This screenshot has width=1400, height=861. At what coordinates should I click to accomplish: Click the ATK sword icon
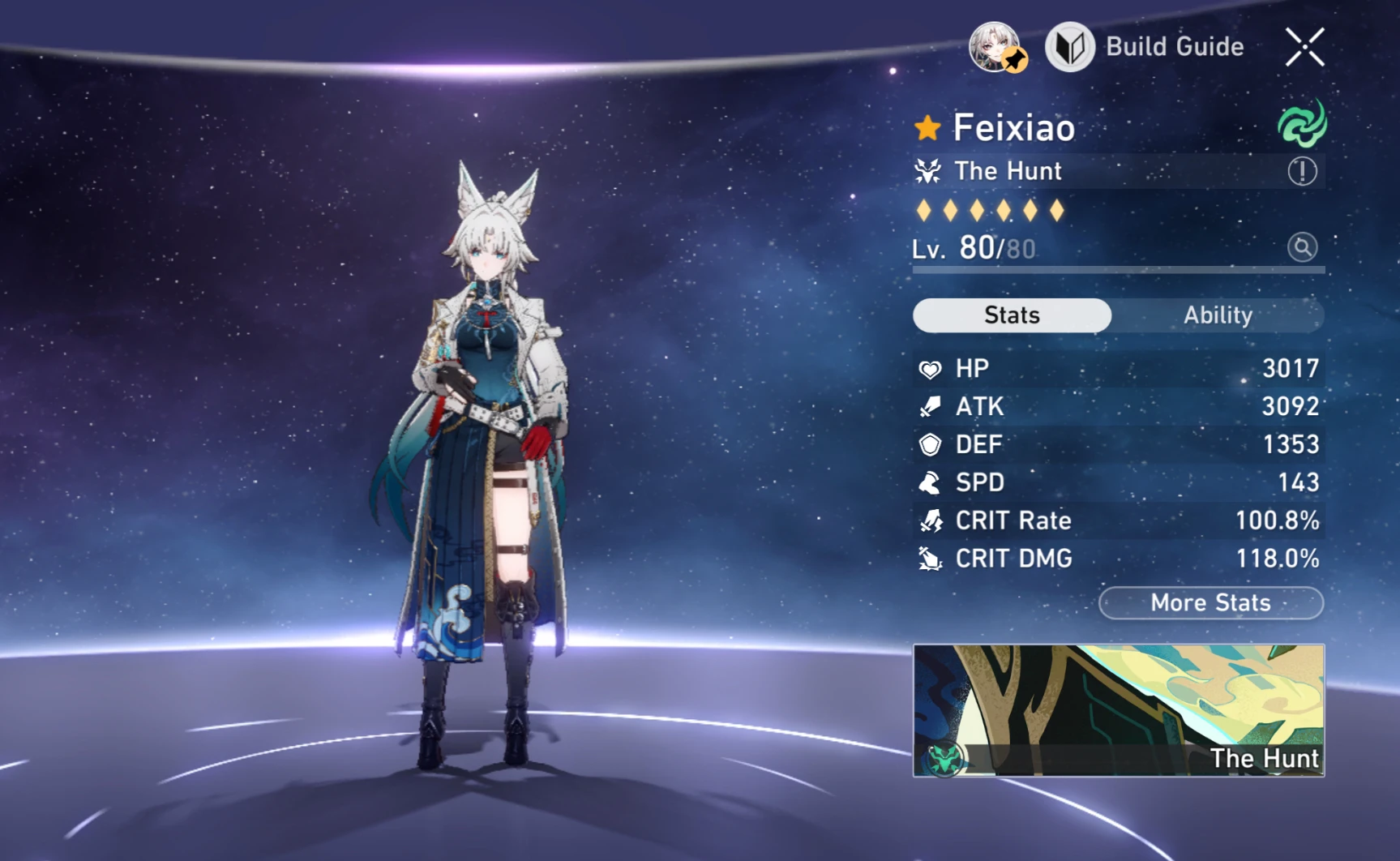(930, 406)
